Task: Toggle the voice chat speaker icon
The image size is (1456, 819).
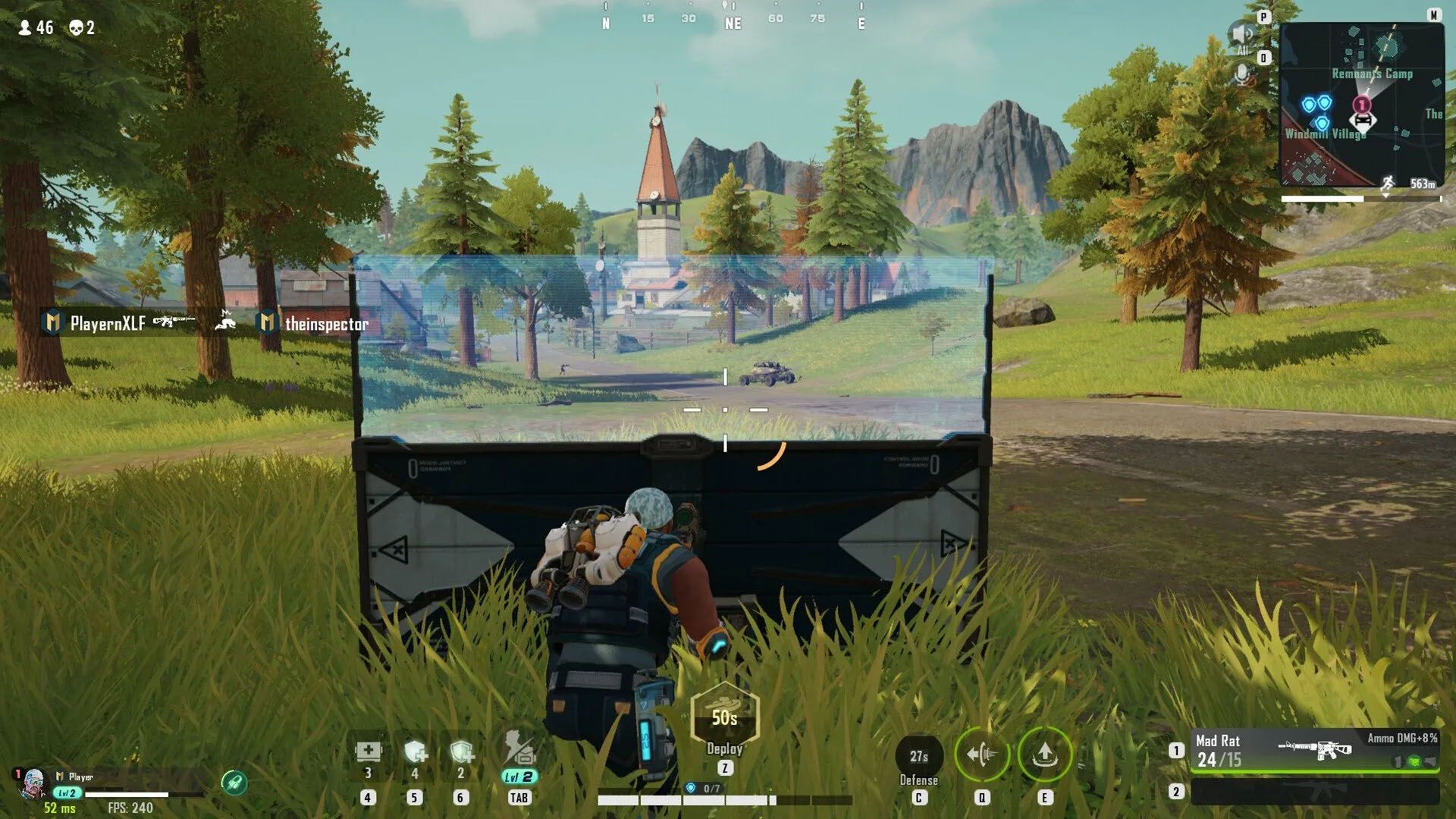Action: click(1242, 35)
